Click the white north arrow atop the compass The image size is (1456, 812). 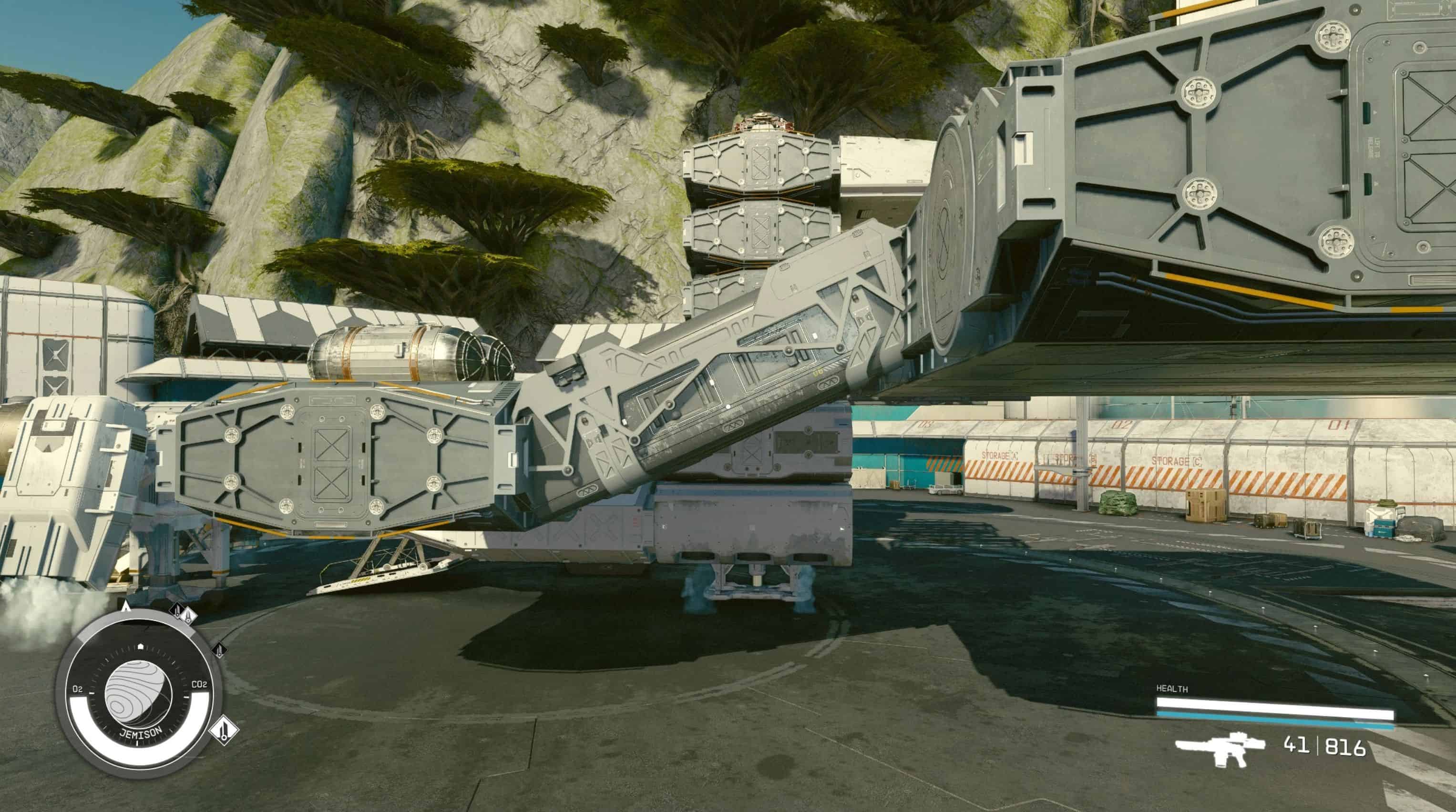[x=127, y=607]
